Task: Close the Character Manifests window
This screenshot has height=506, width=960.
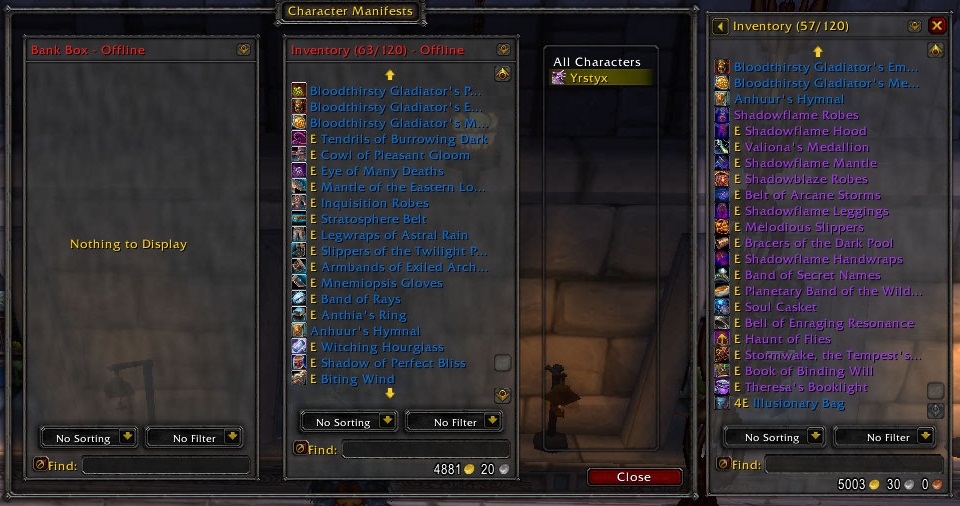Action: [634, 477]
